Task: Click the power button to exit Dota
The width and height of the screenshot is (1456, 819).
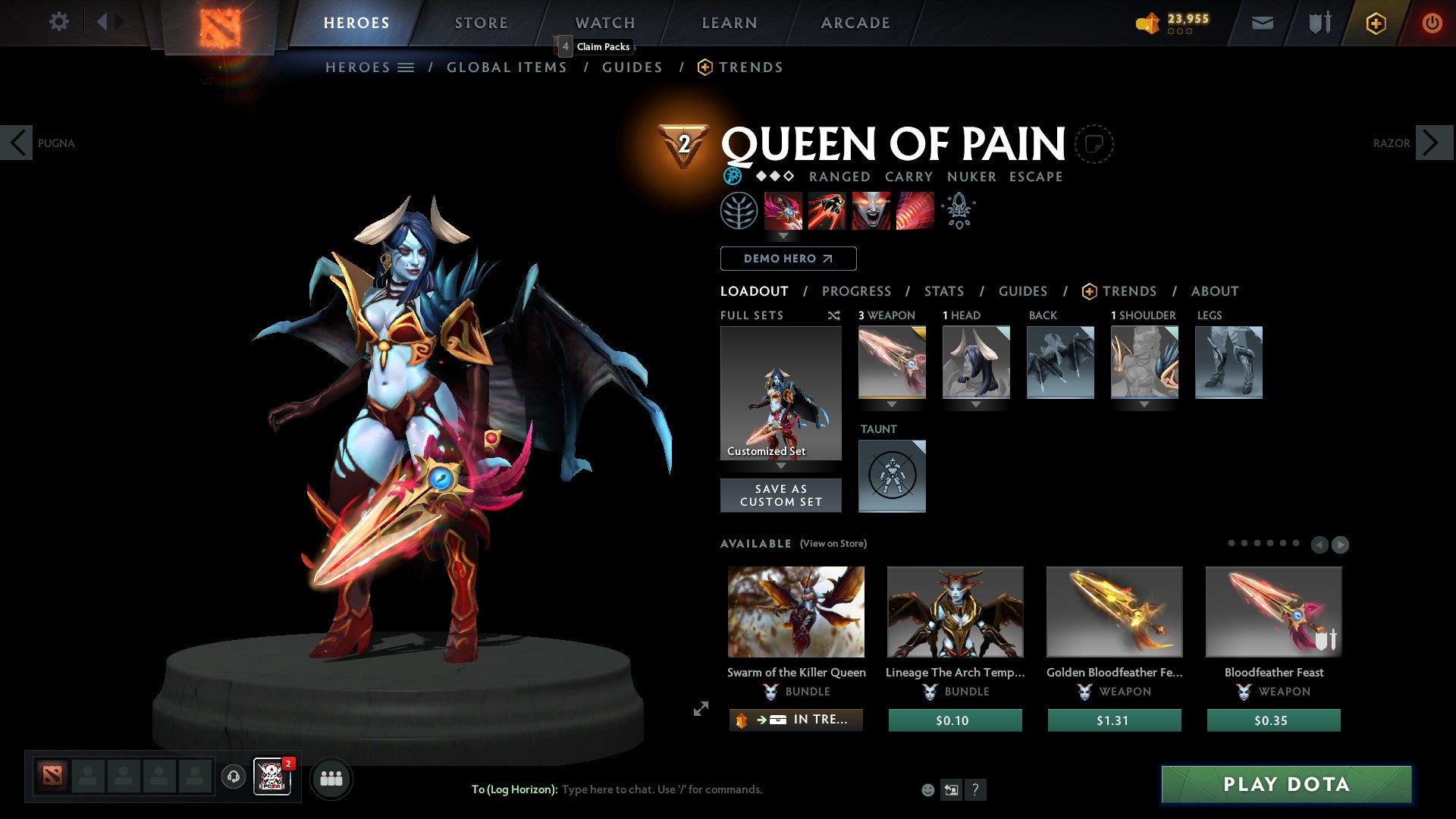Action: (1432, 23)
